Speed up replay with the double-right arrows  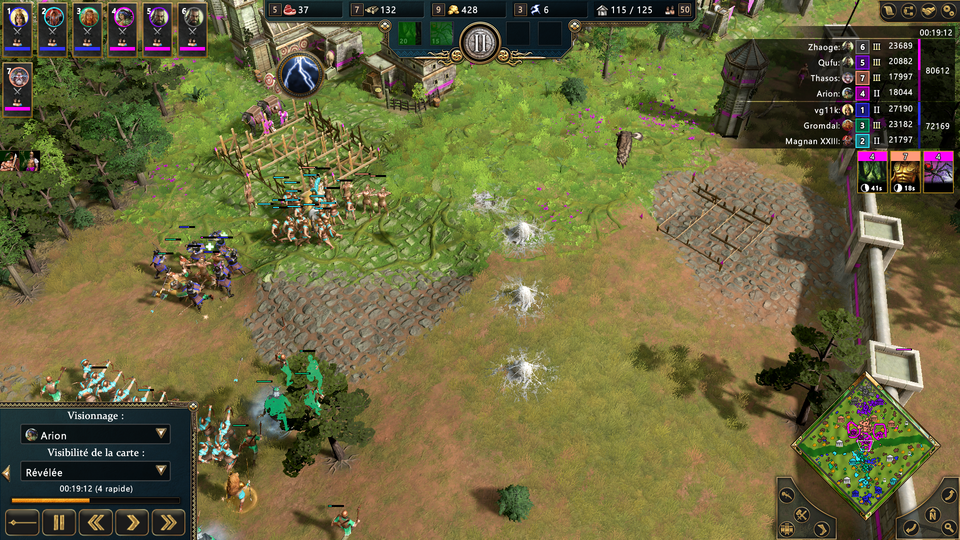[170, 521]
